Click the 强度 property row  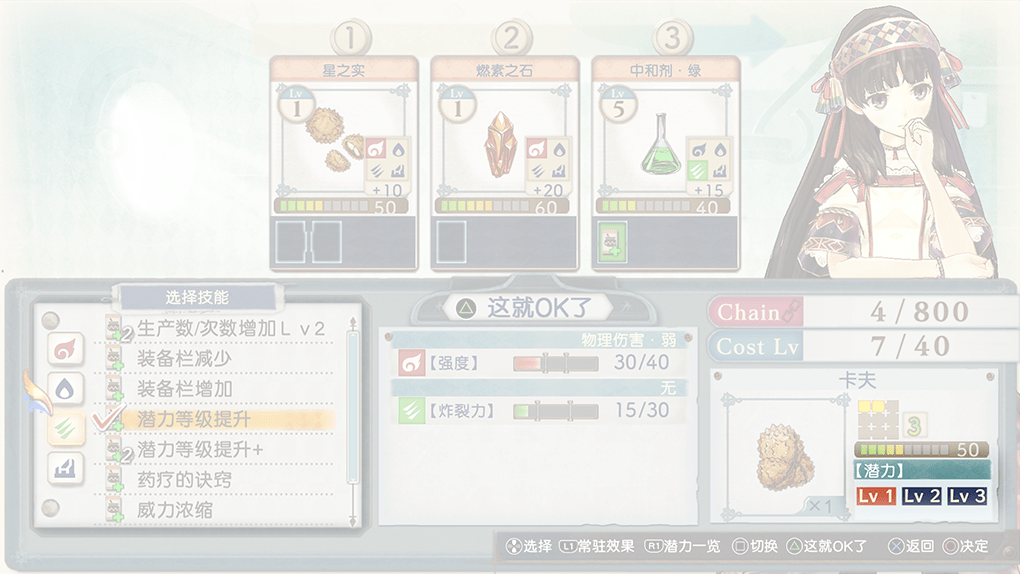pyautogui.click(x=533, y=362)
